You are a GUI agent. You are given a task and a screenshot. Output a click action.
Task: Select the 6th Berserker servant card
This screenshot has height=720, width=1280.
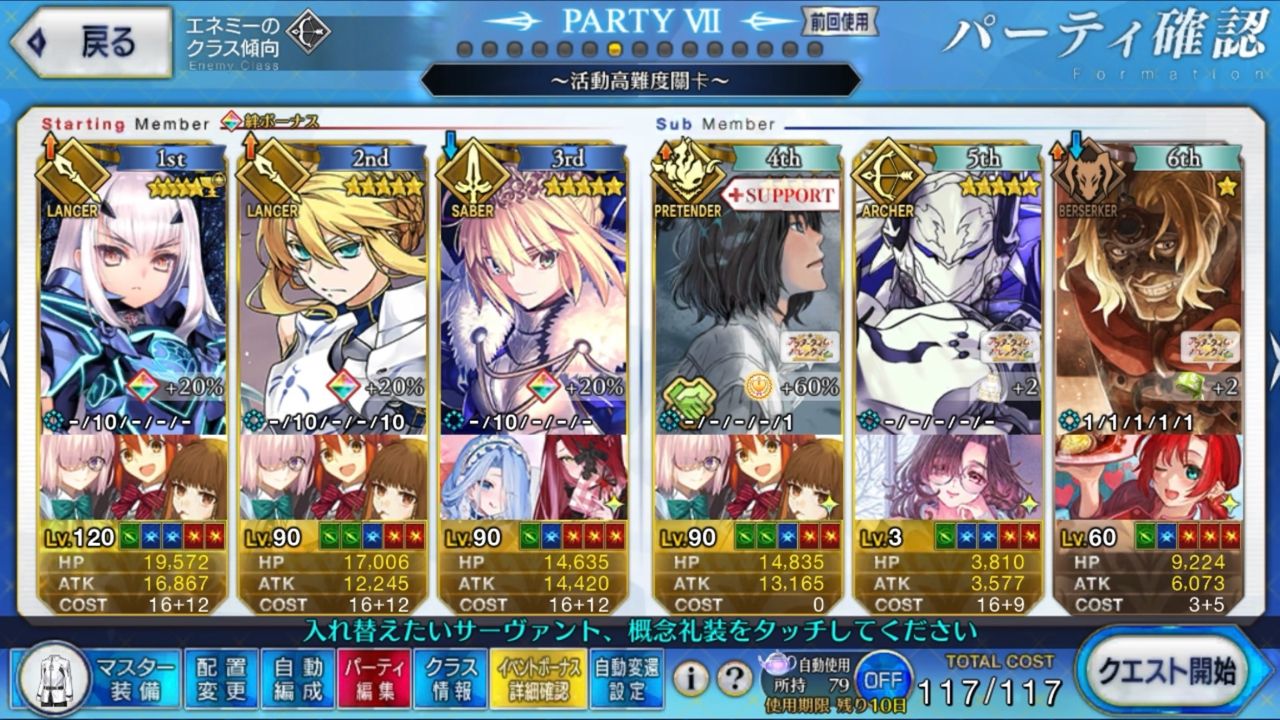[x=1148, y=300]
